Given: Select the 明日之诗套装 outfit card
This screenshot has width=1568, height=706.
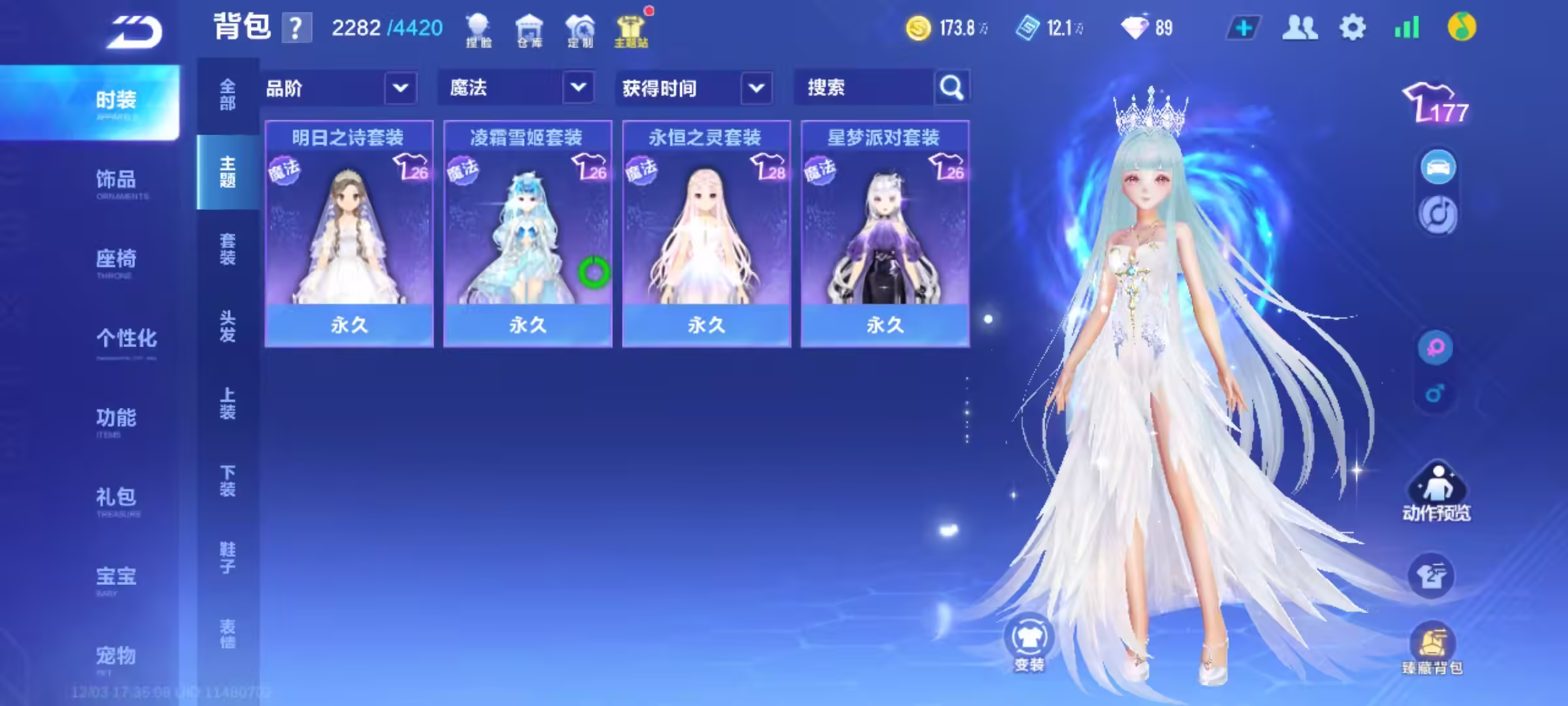Looking at the screenshot, I should [348, 233].
